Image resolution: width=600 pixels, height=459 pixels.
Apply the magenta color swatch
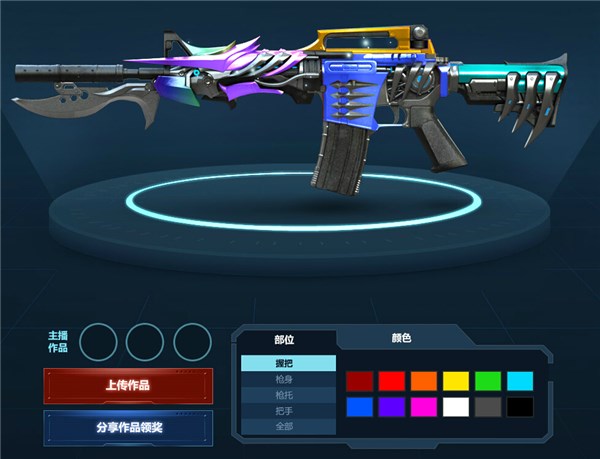click(x=424, y=407)
